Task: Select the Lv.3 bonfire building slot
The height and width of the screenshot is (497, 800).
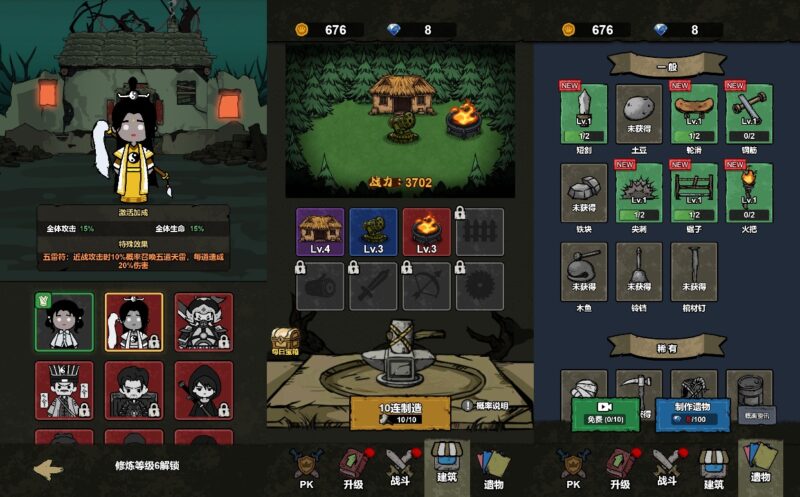Action: pos(426,232)
